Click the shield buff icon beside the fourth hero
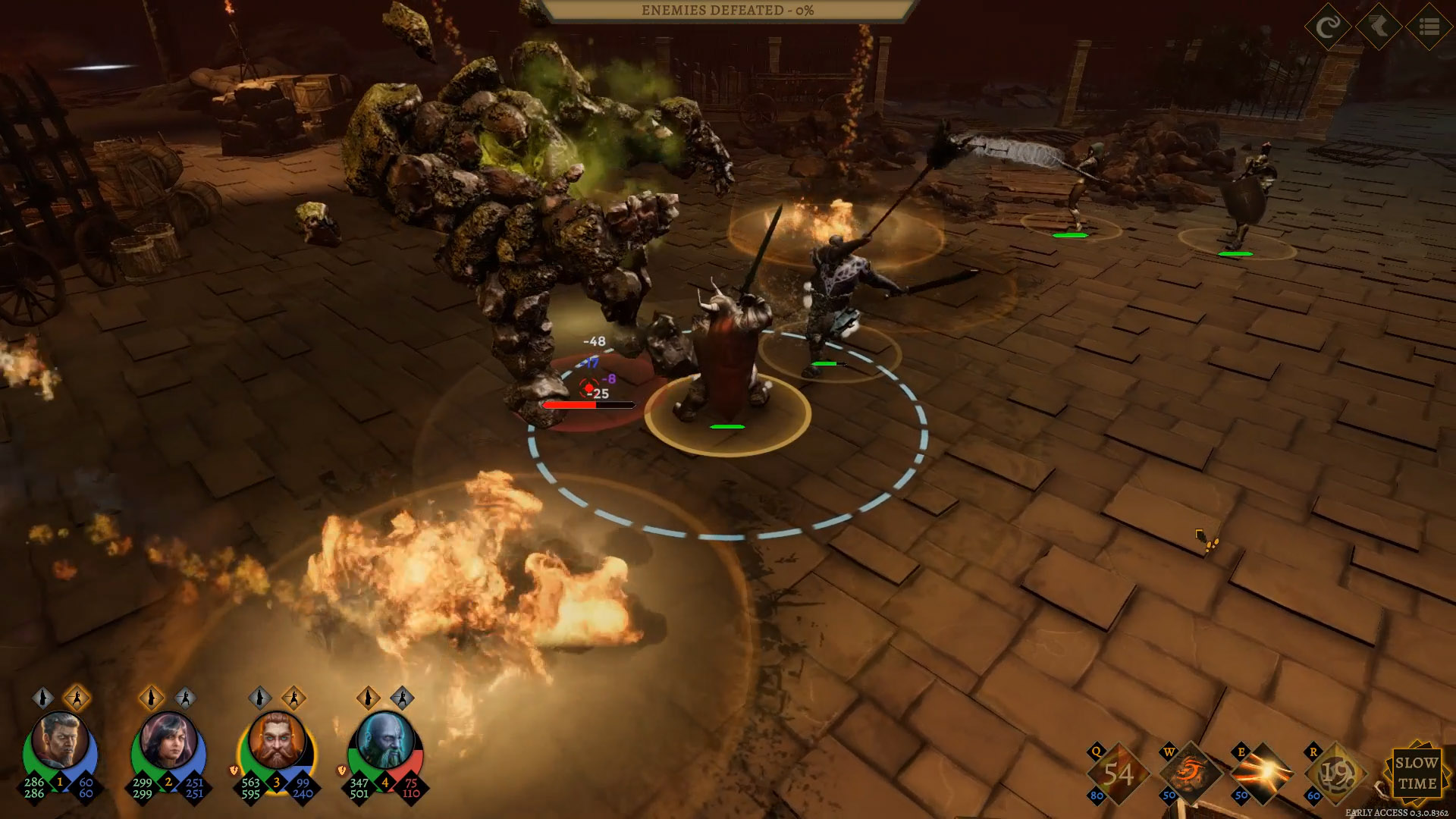Viewport: 1456px width, 819px height. 341,770
